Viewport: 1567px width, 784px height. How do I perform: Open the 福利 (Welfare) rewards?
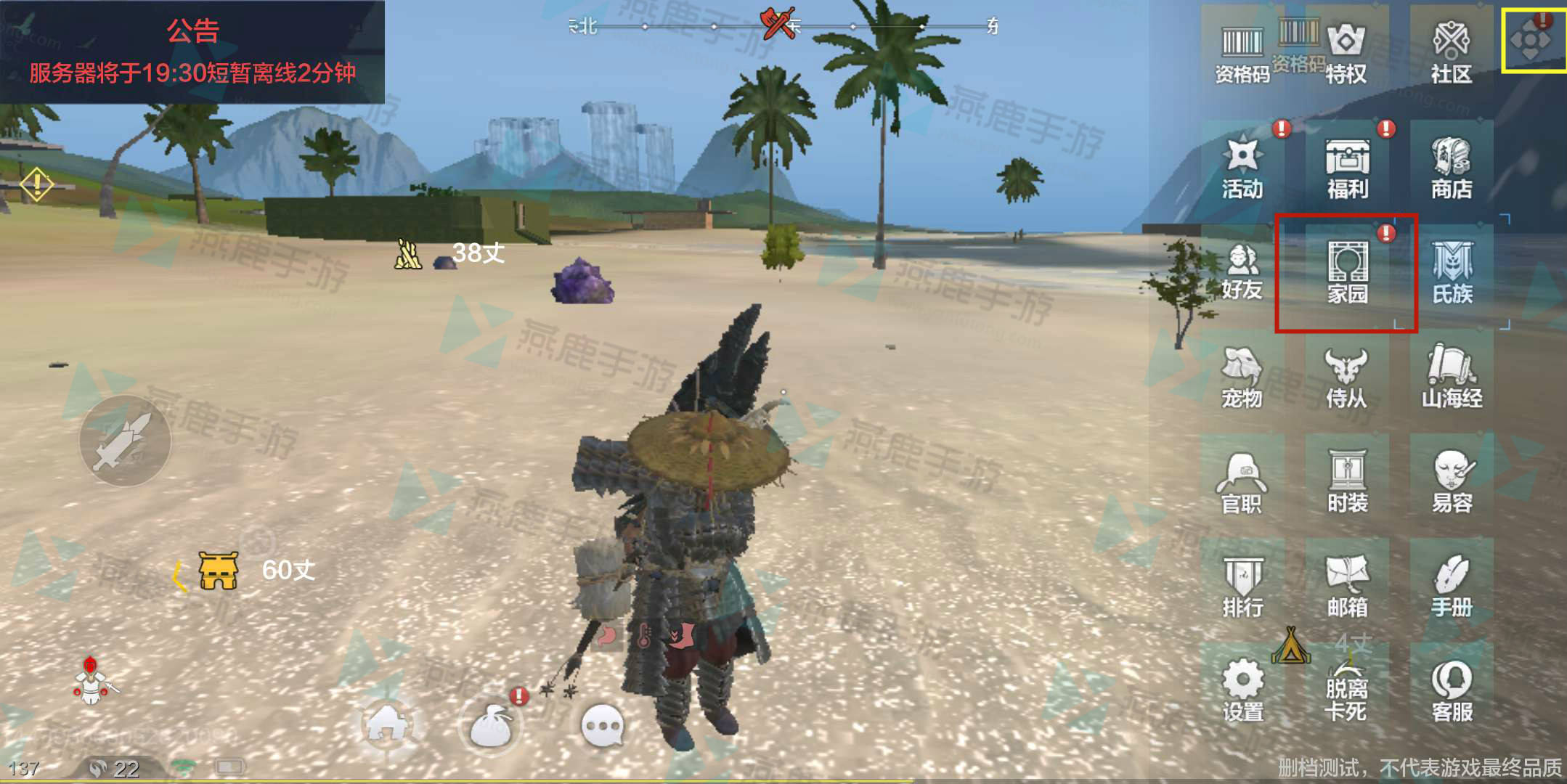pos(1347,168)
